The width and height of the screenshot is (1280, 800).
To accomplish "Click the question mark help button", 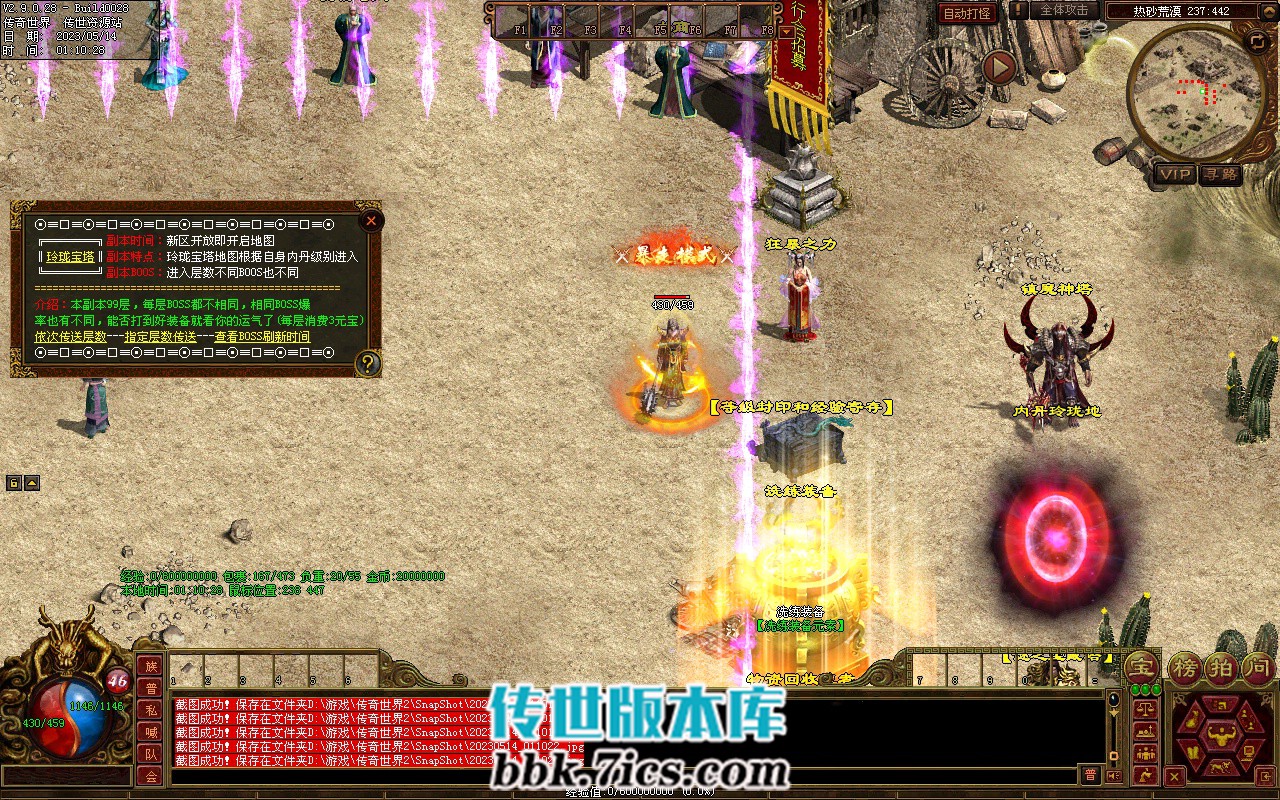I will coord(368,363).
